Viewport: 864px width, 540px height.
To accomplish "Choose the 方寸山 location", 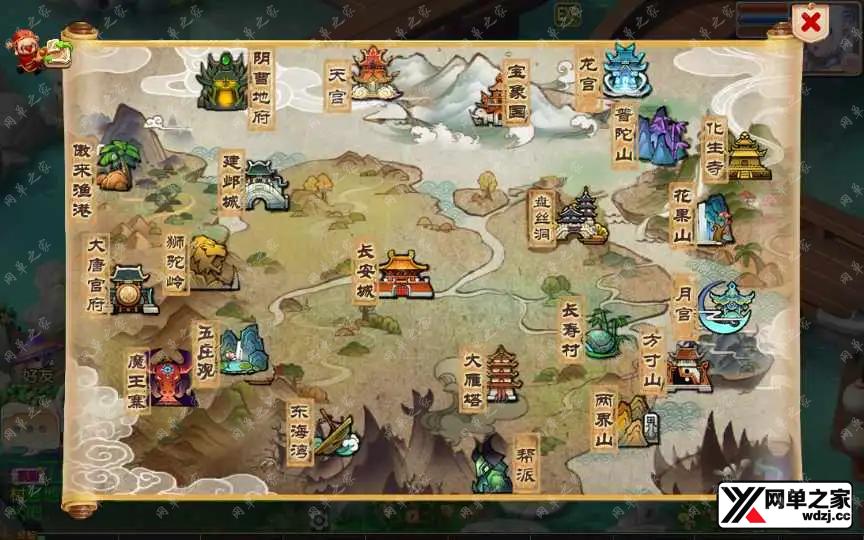I will pyautogui.click(x=688, y=366).
